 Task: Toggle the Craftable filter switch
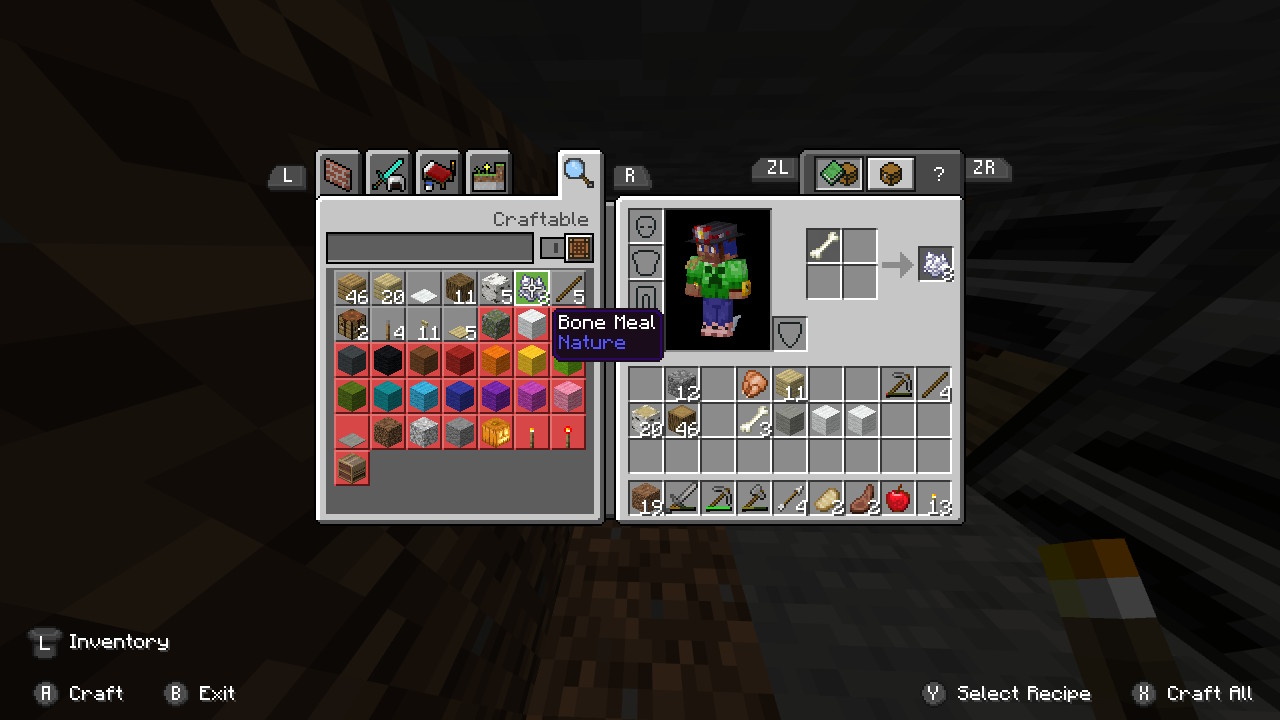(566, 248)
